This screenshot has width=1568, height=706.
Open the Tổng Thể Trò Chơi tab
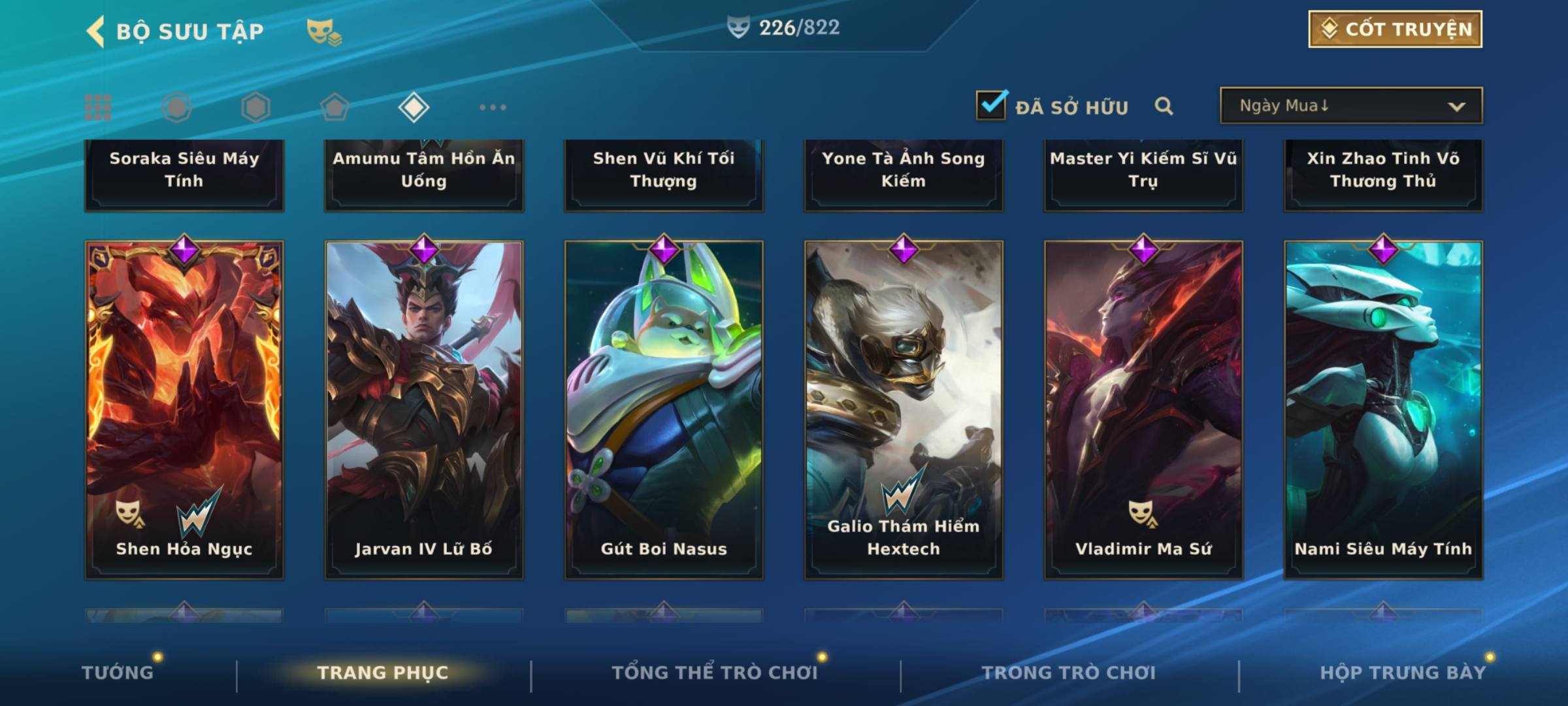click(x=715, y=673)
